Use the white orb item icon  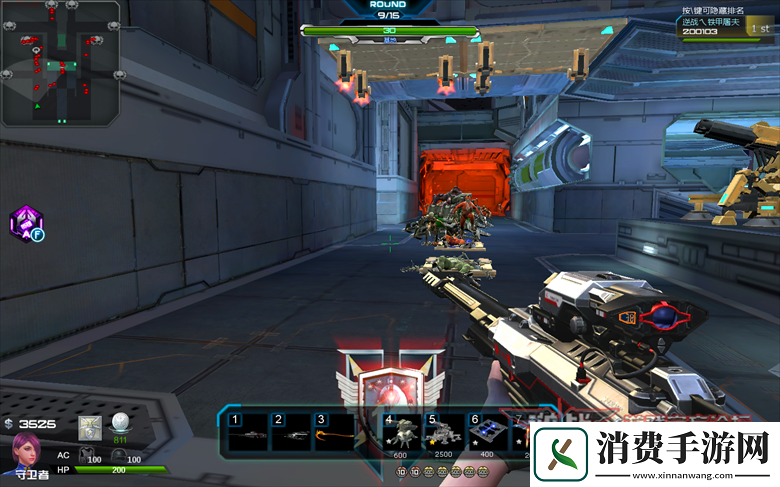pos(121,424)
